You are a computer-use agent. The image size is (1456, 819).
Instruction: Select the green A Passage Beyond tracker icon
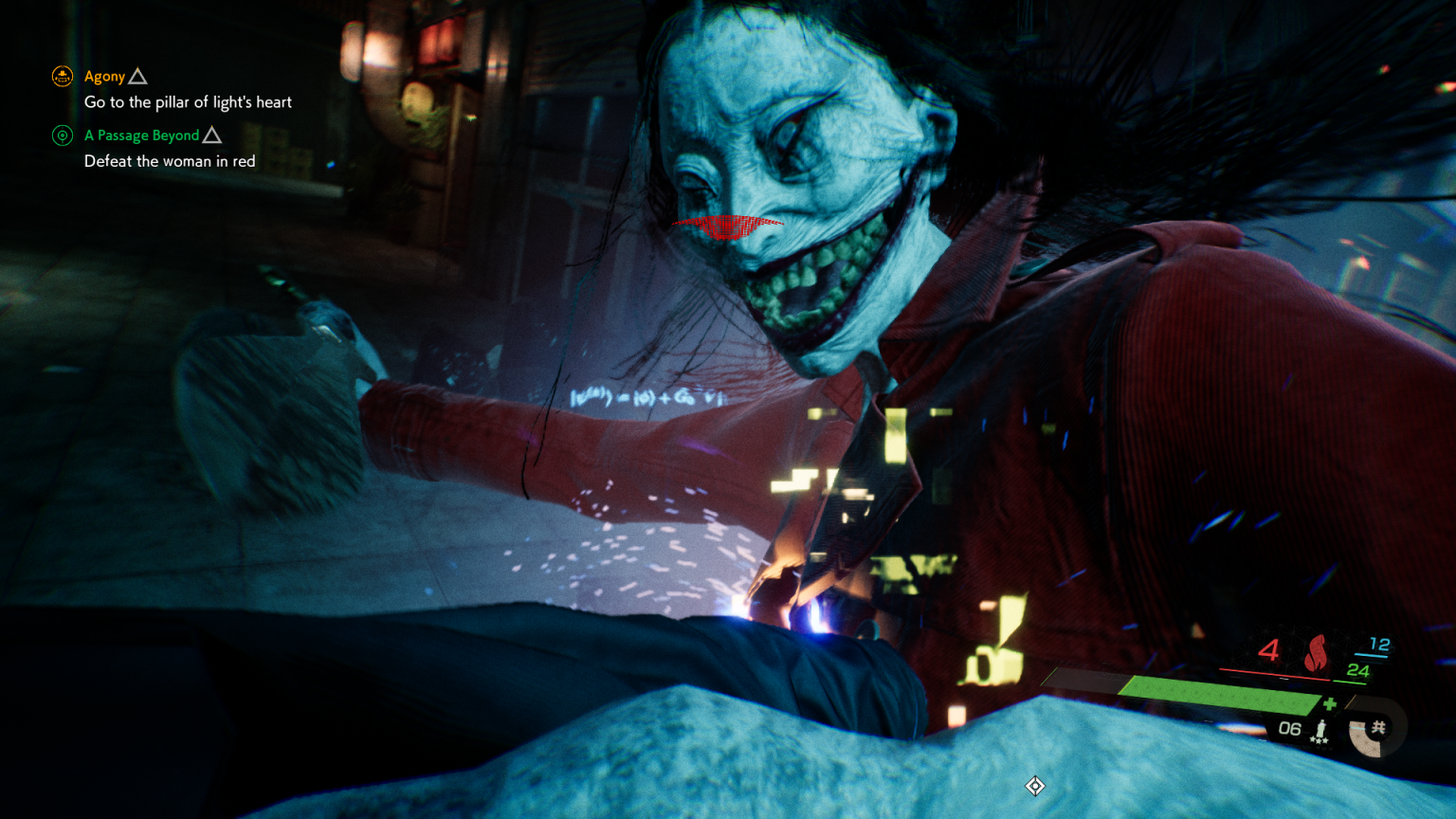(62, 136)
